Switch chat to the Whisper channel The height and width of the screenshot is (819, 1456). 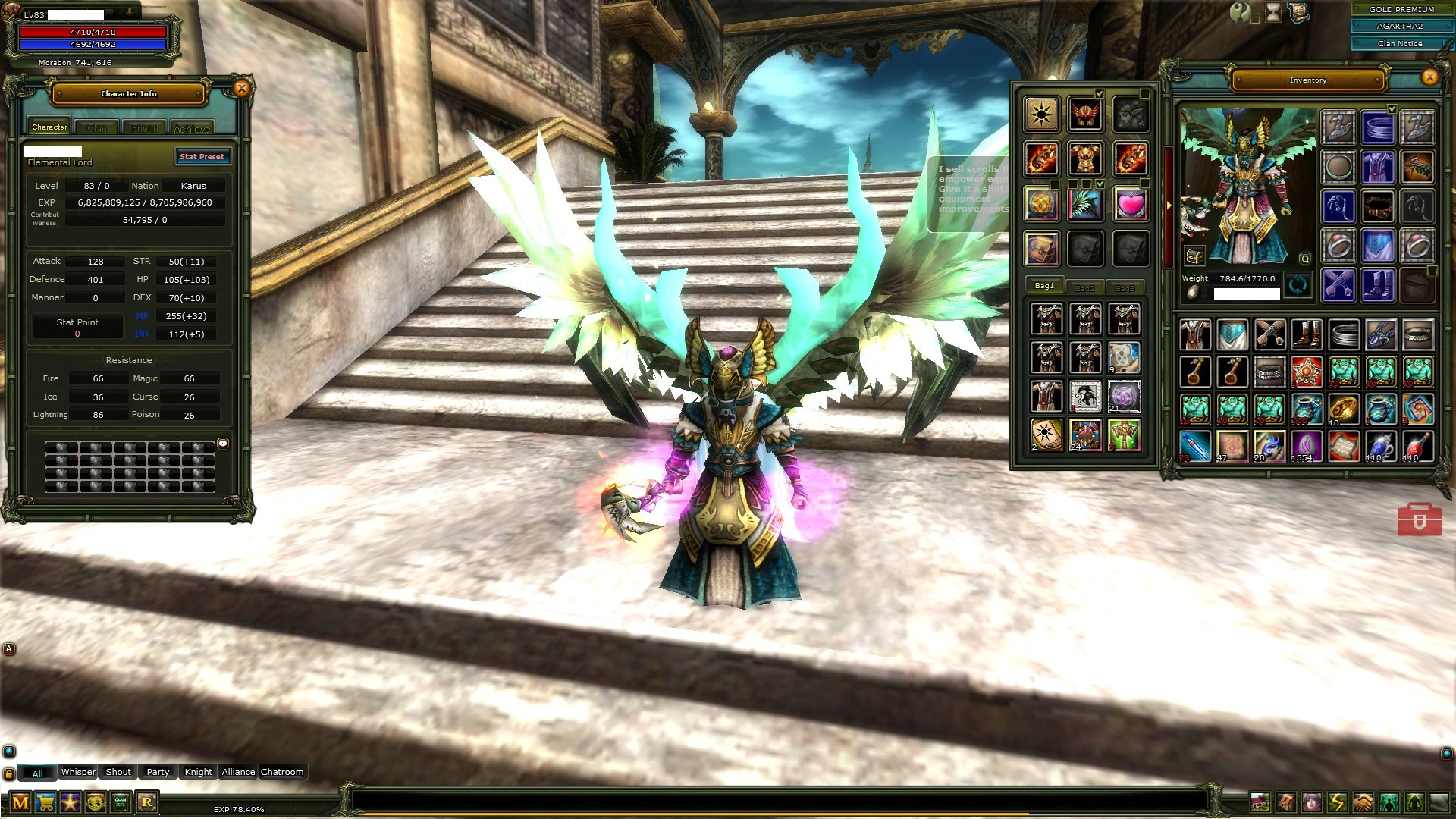point(78,772)
